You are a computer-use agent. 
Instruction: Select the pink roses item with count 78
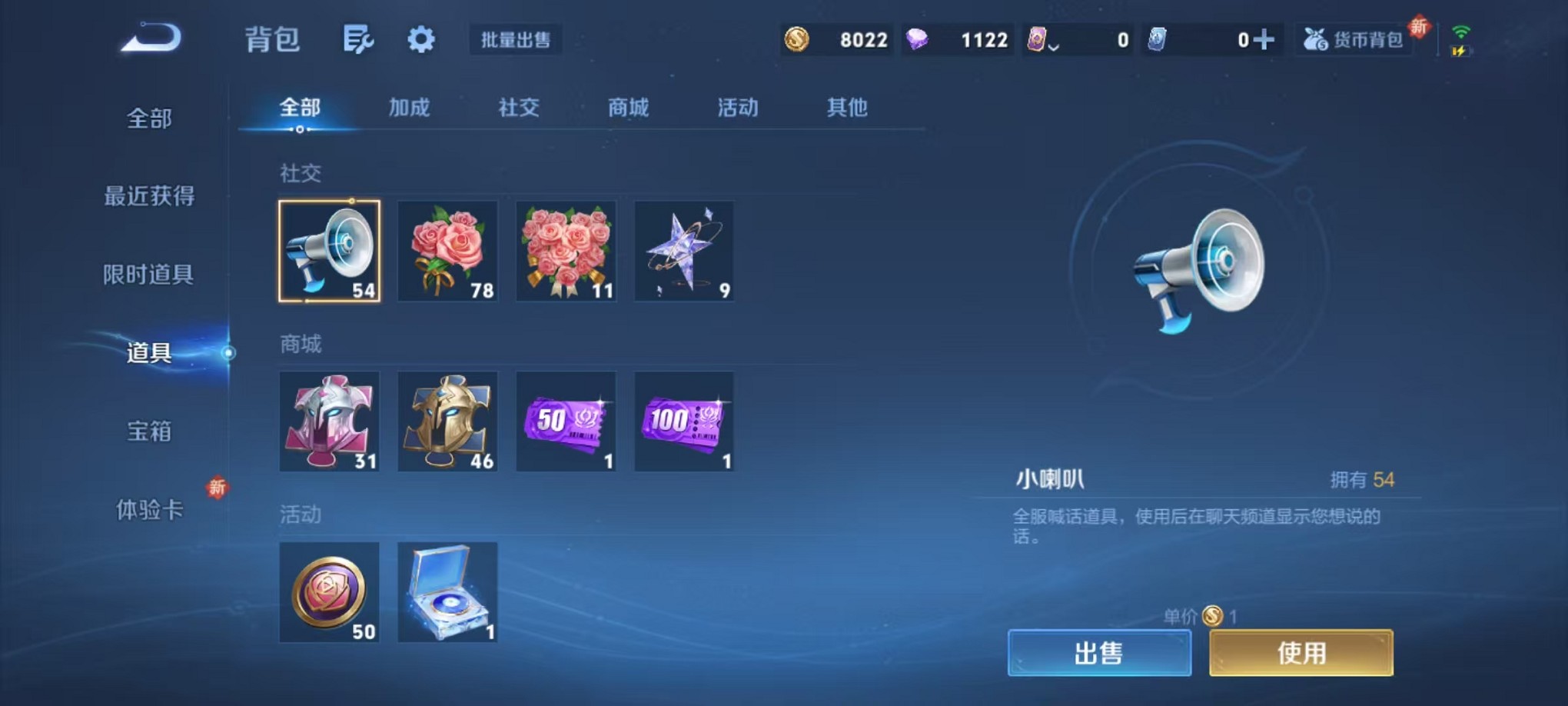(x=448, y=251)
